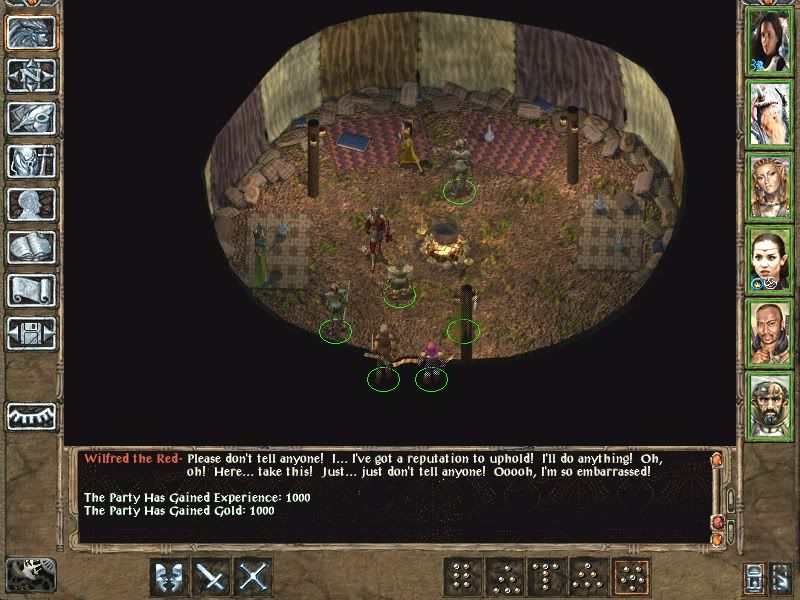This screenshot has width=800, height=600.
Task: Choose the single sword attack action button
Action: [212, 577]
